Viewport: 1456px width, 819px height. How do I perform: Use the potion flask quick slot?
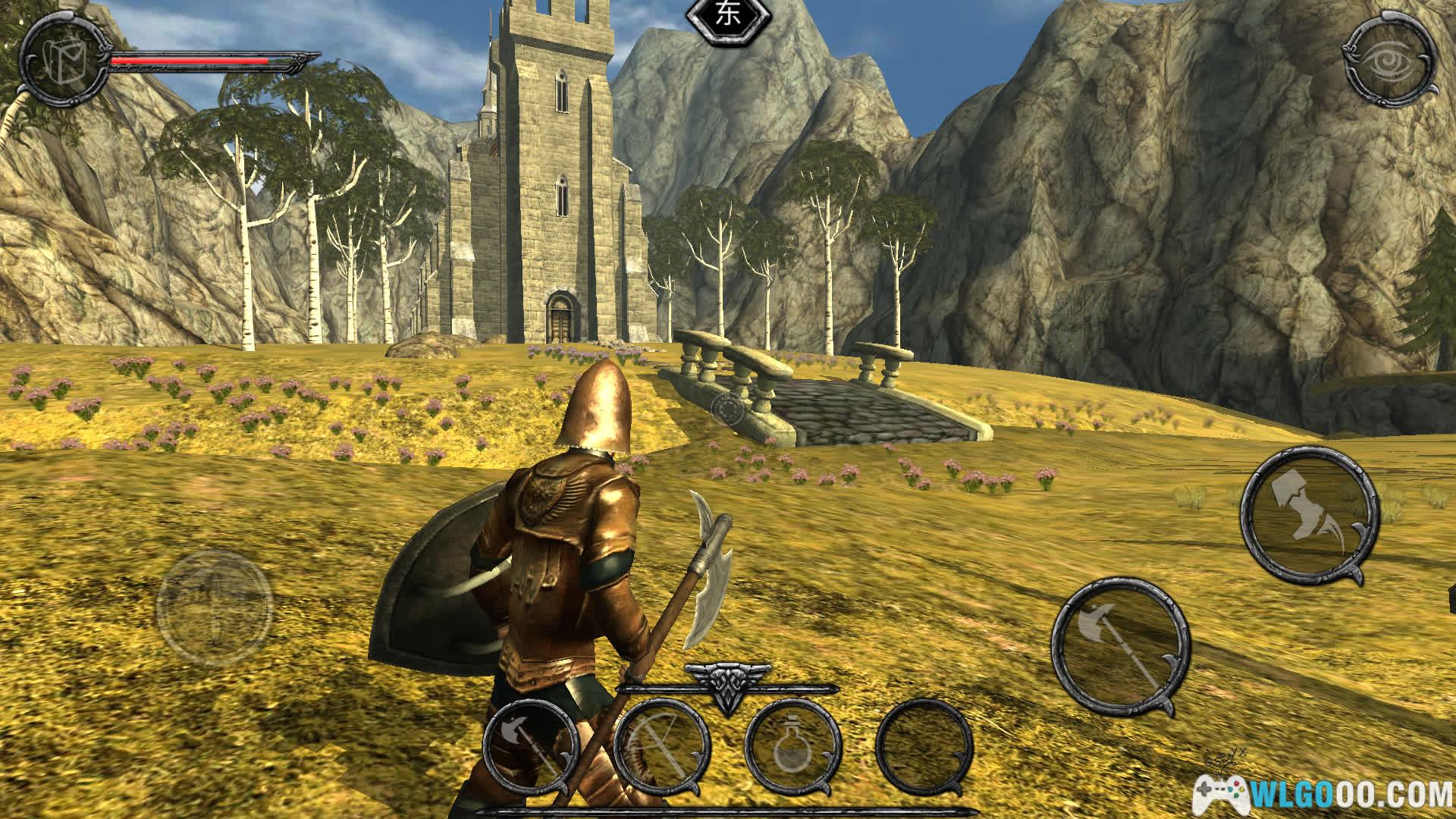tap(792, 747)
